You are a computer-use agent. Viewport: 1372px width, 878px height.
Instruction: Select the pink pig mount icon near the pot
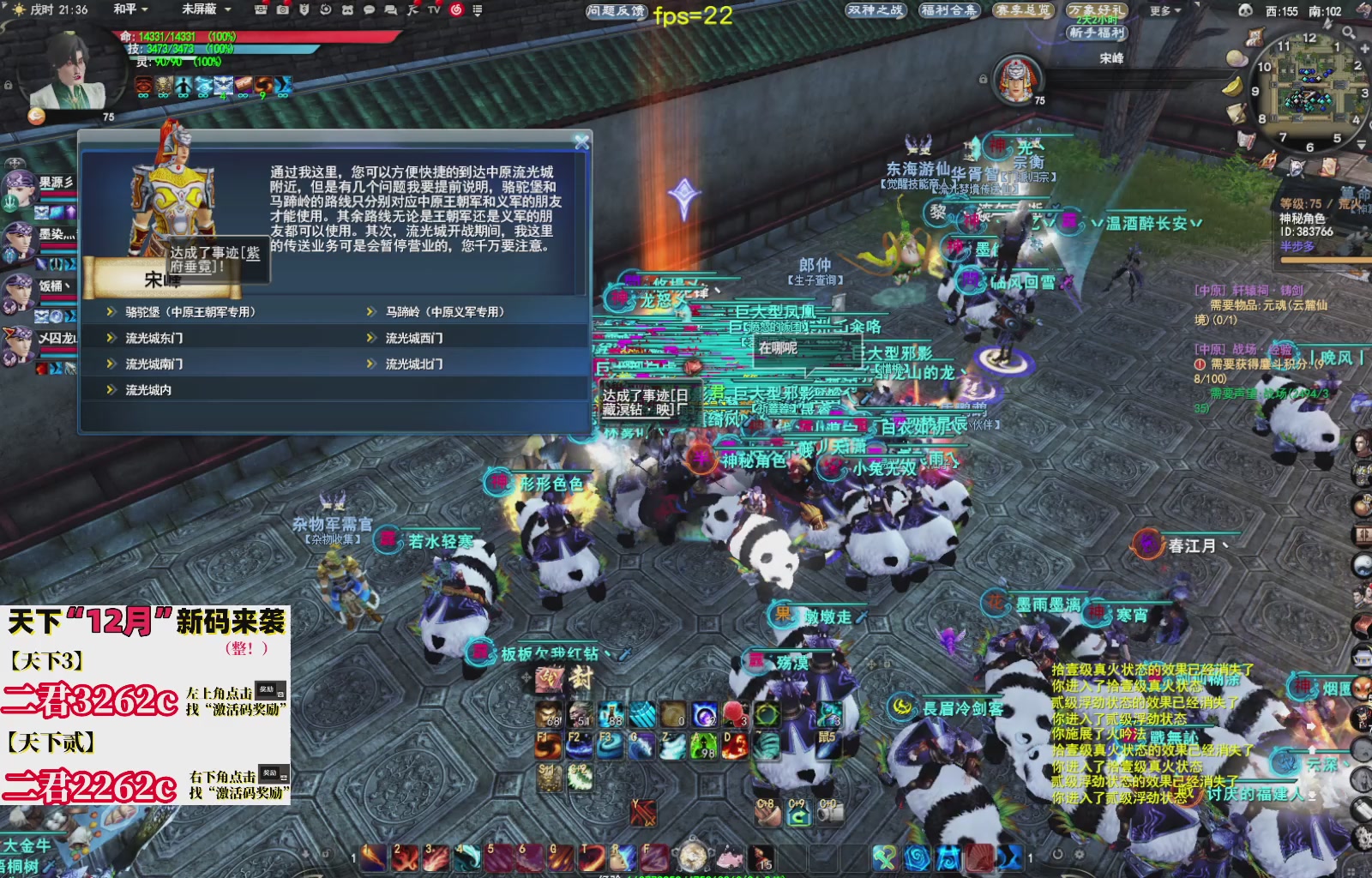point(731,857)
